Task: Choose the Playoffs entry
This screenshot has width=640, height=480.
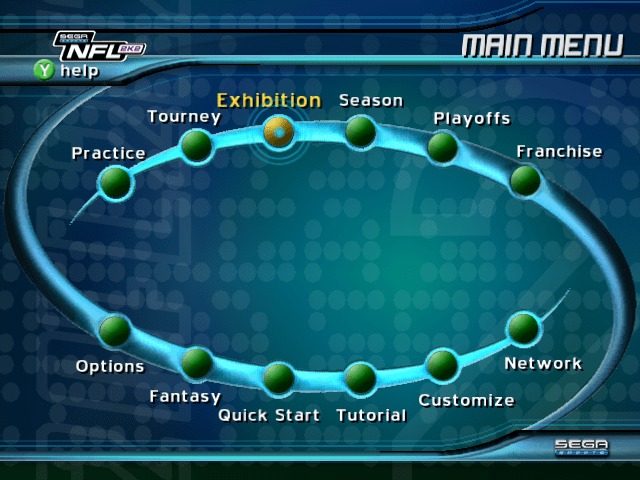Action: pos(442,147)
